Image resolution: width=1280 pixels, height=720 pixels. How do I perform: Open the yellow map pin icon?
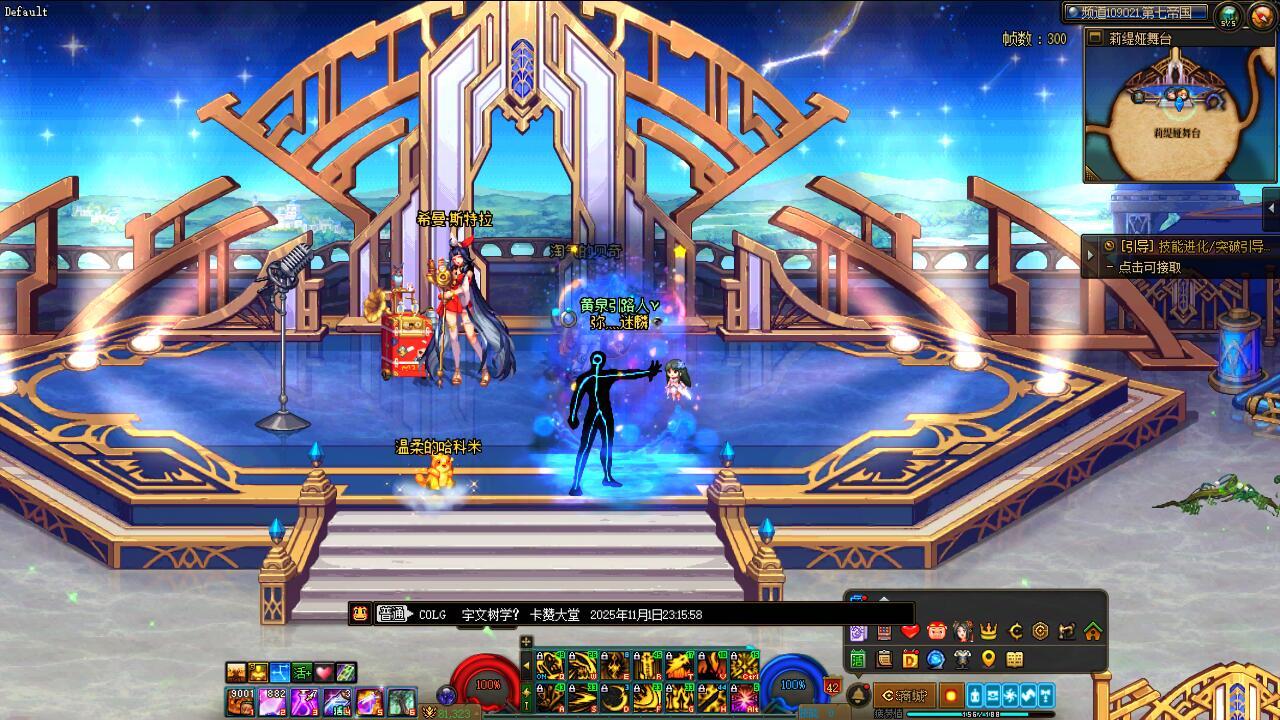click(x=989, y=659)
